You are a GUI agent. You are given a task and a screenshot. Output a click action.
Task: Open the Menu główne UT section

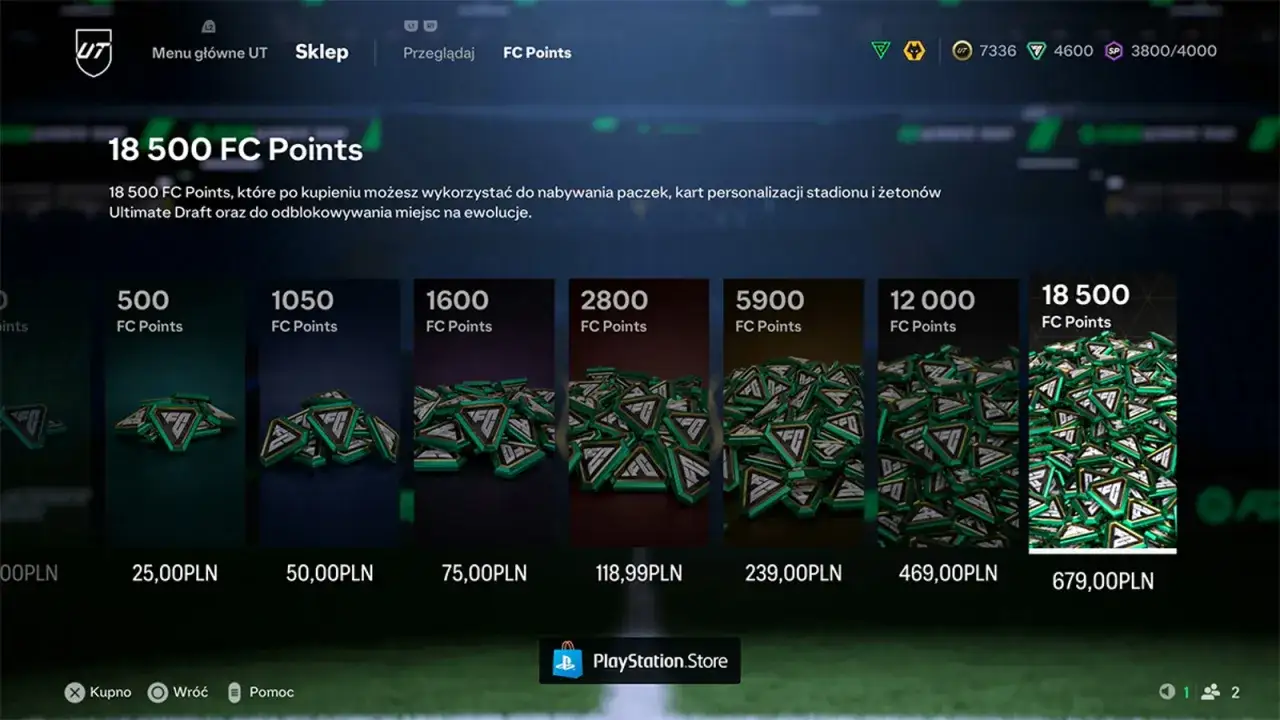click(x=208, y=53)
